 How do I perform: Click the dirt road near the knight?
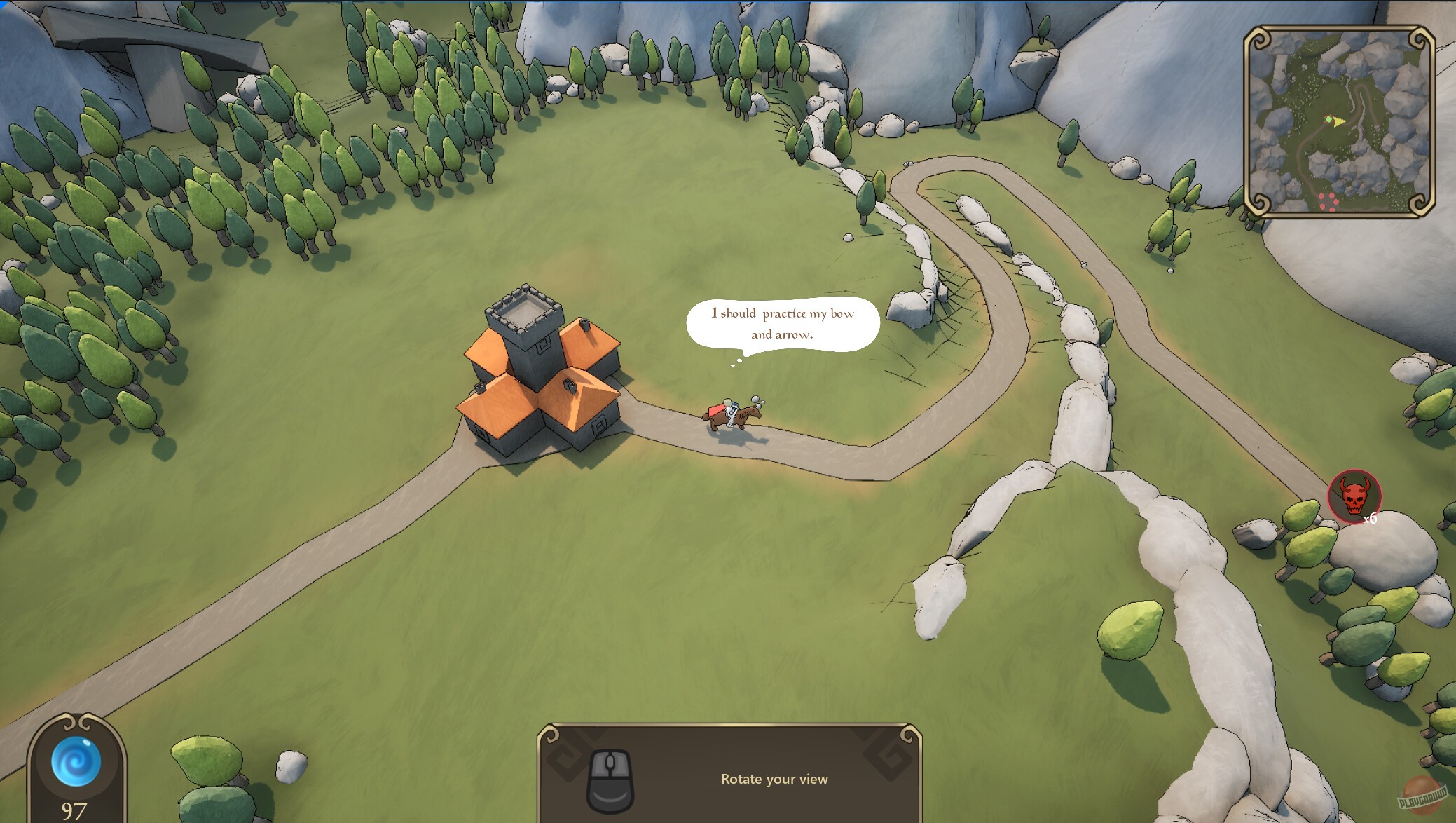click(806, 449)
